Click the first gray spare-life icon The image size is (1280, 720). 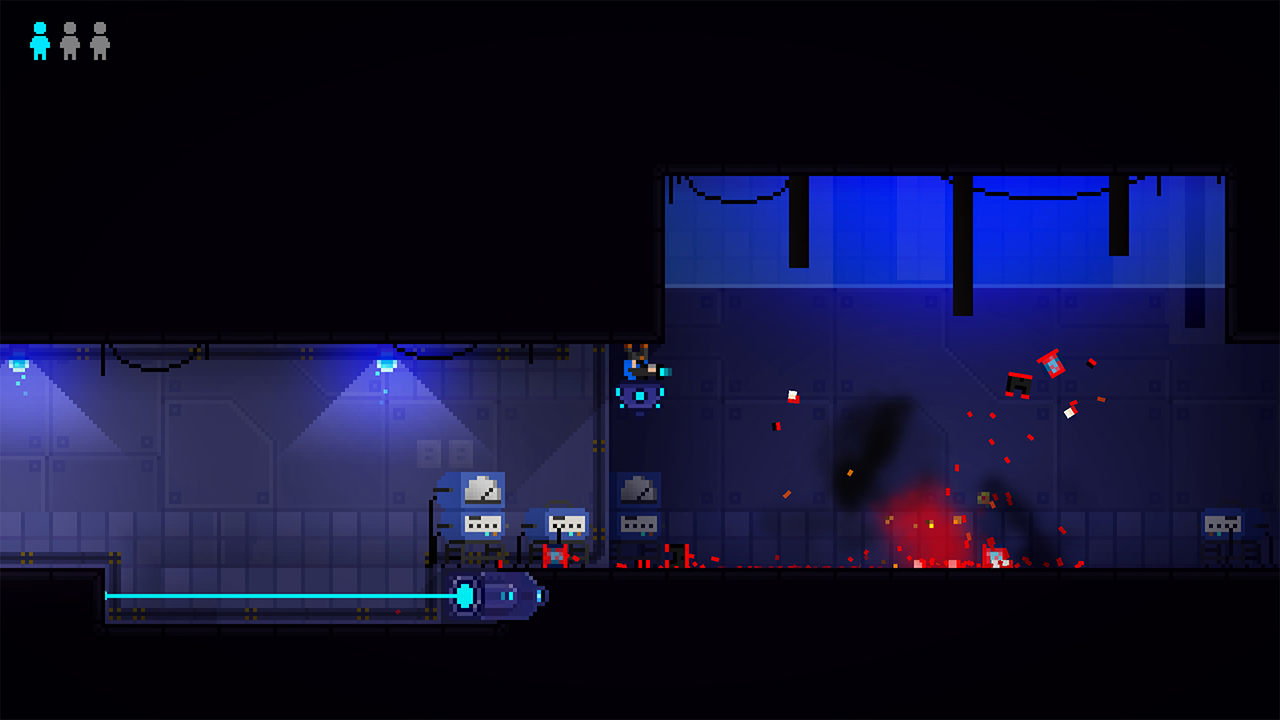[69, 42]
